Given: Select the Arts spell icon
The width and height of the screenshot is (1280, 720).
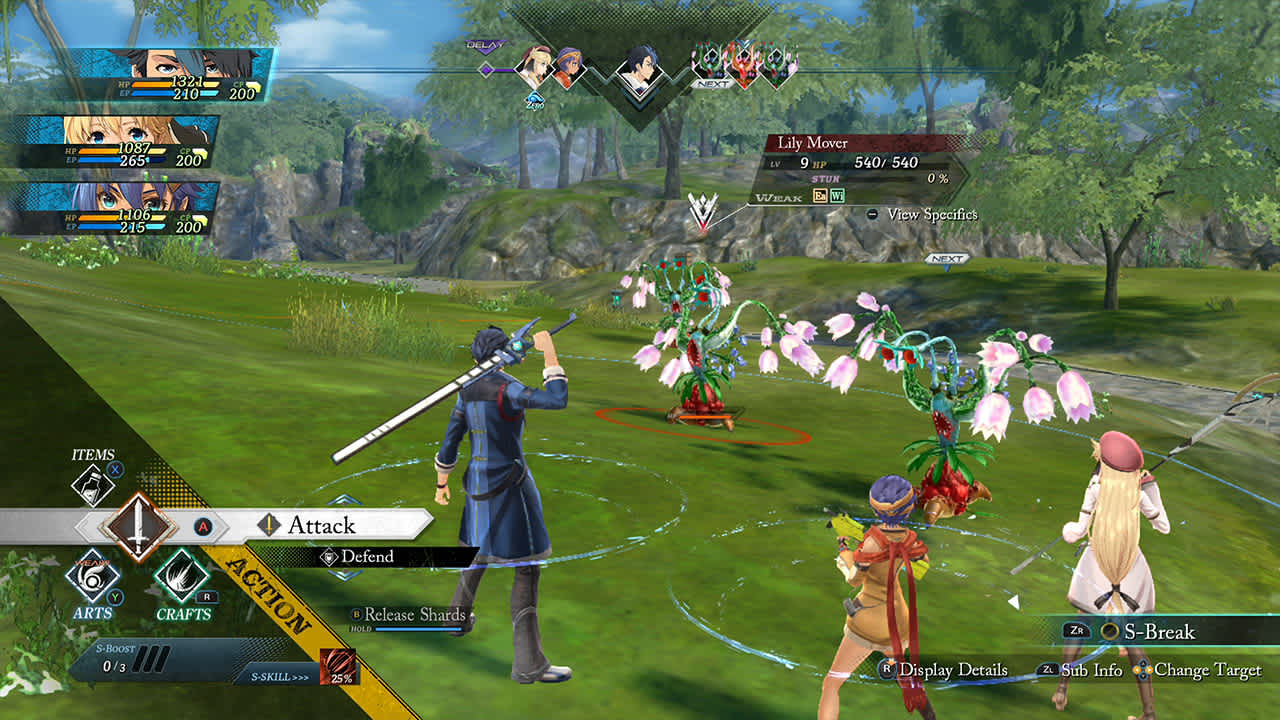Looking at the screenshot, I should 93,580.
